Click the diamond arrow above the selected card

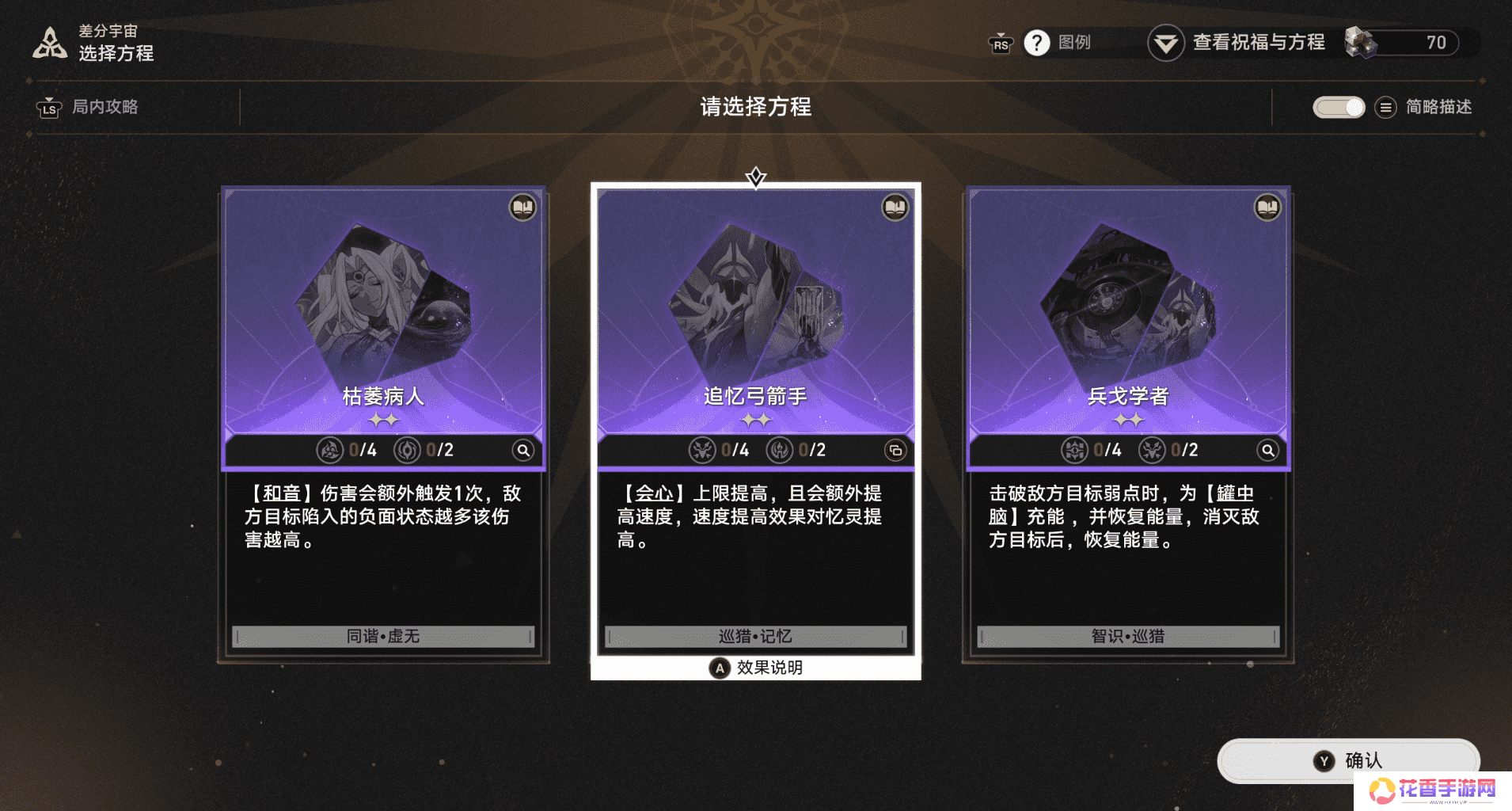[758, 177]
